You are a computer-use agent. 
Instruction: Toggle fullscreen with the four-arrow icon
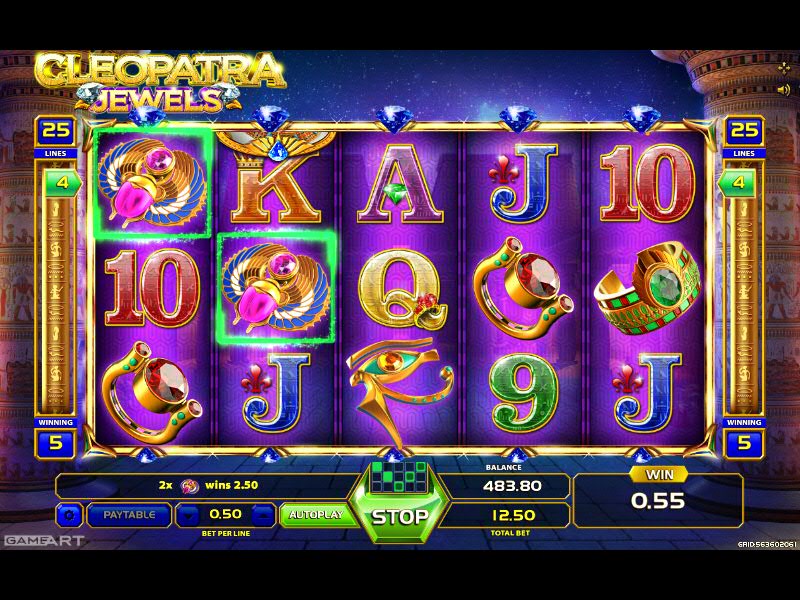(x=783, y=67)
